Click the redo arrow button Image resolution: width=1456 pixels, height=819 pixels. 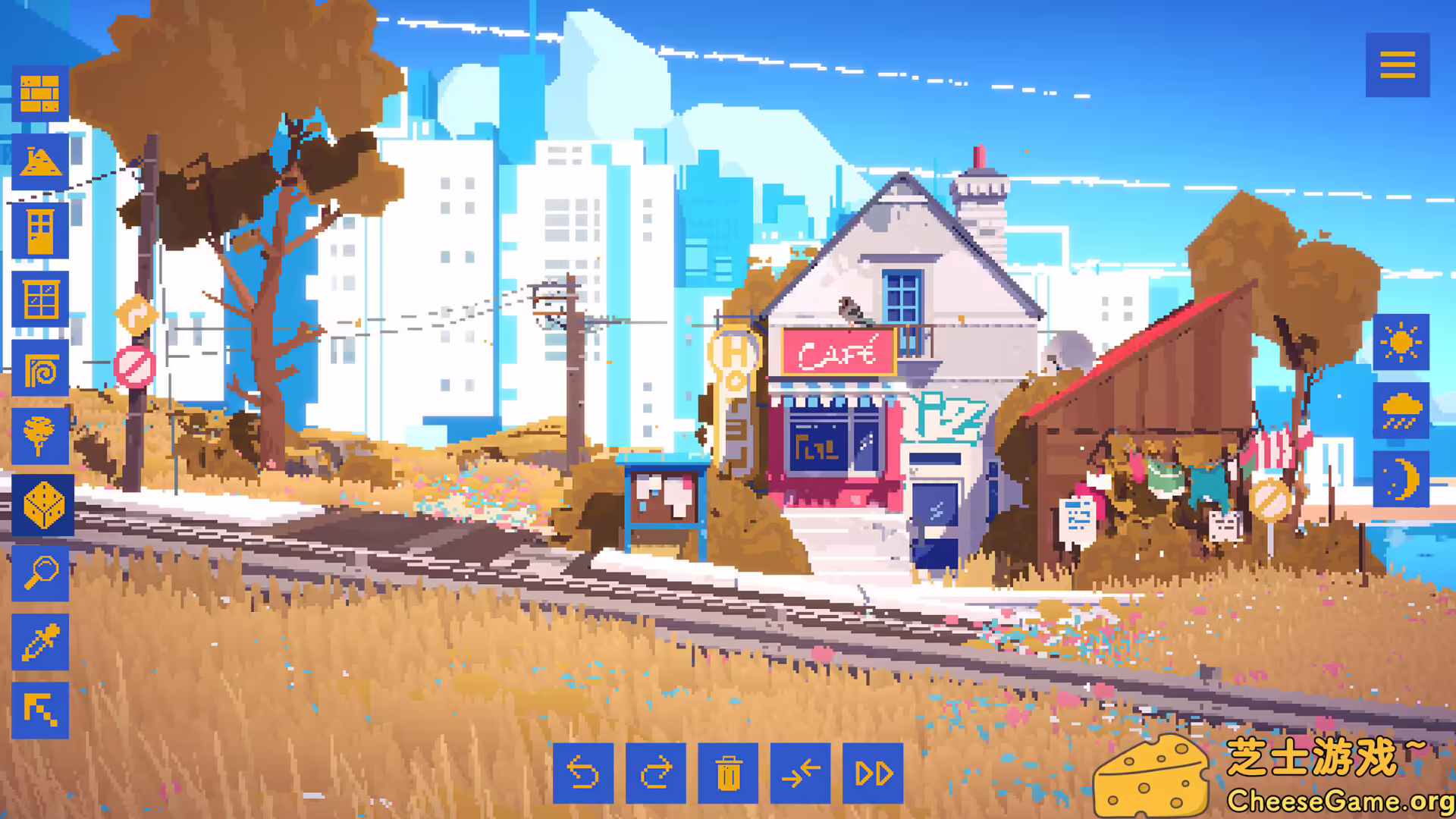[657, 773]
